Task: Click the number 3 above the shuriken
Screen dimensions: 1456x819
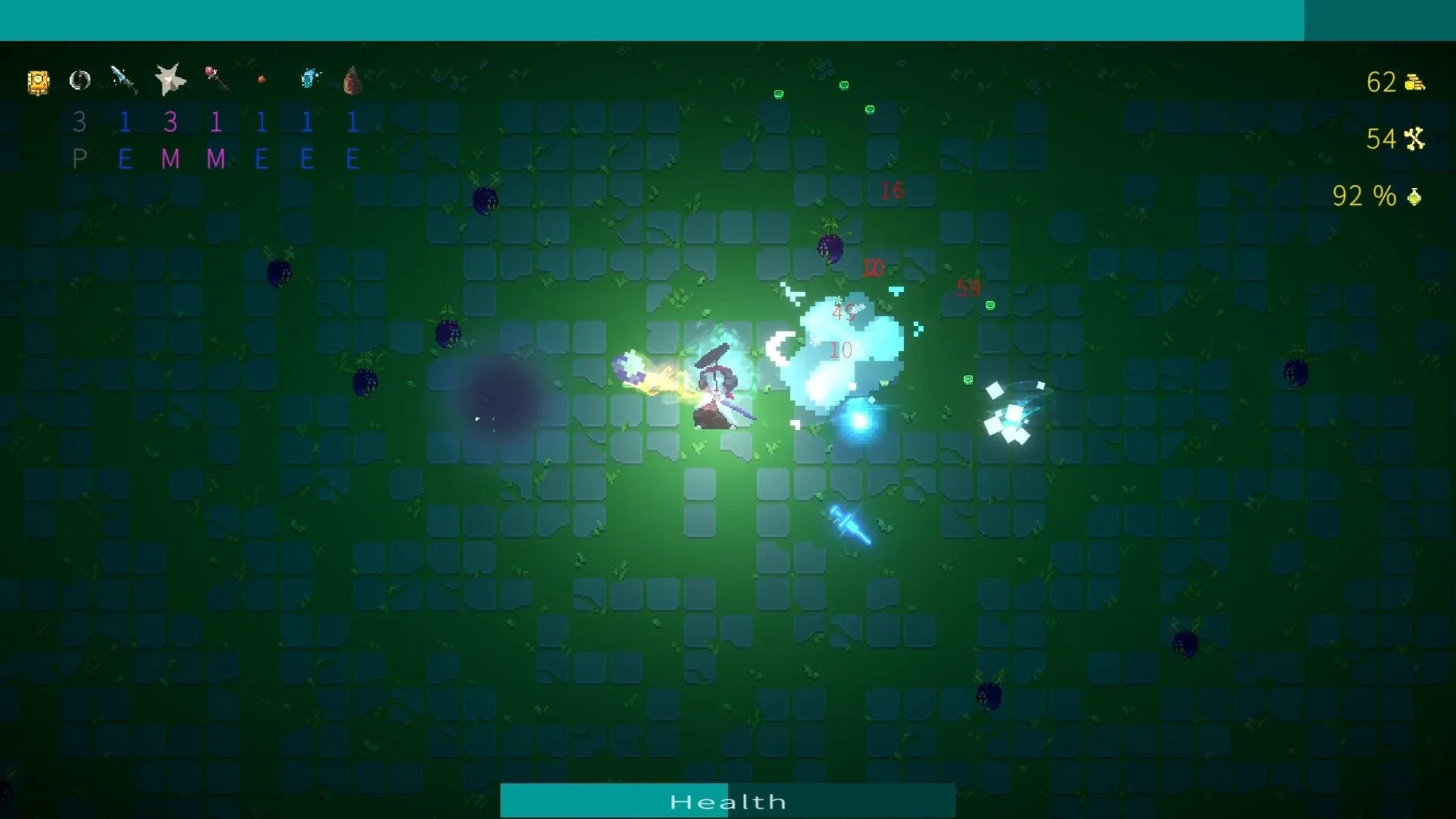Action: click(171, 121)
